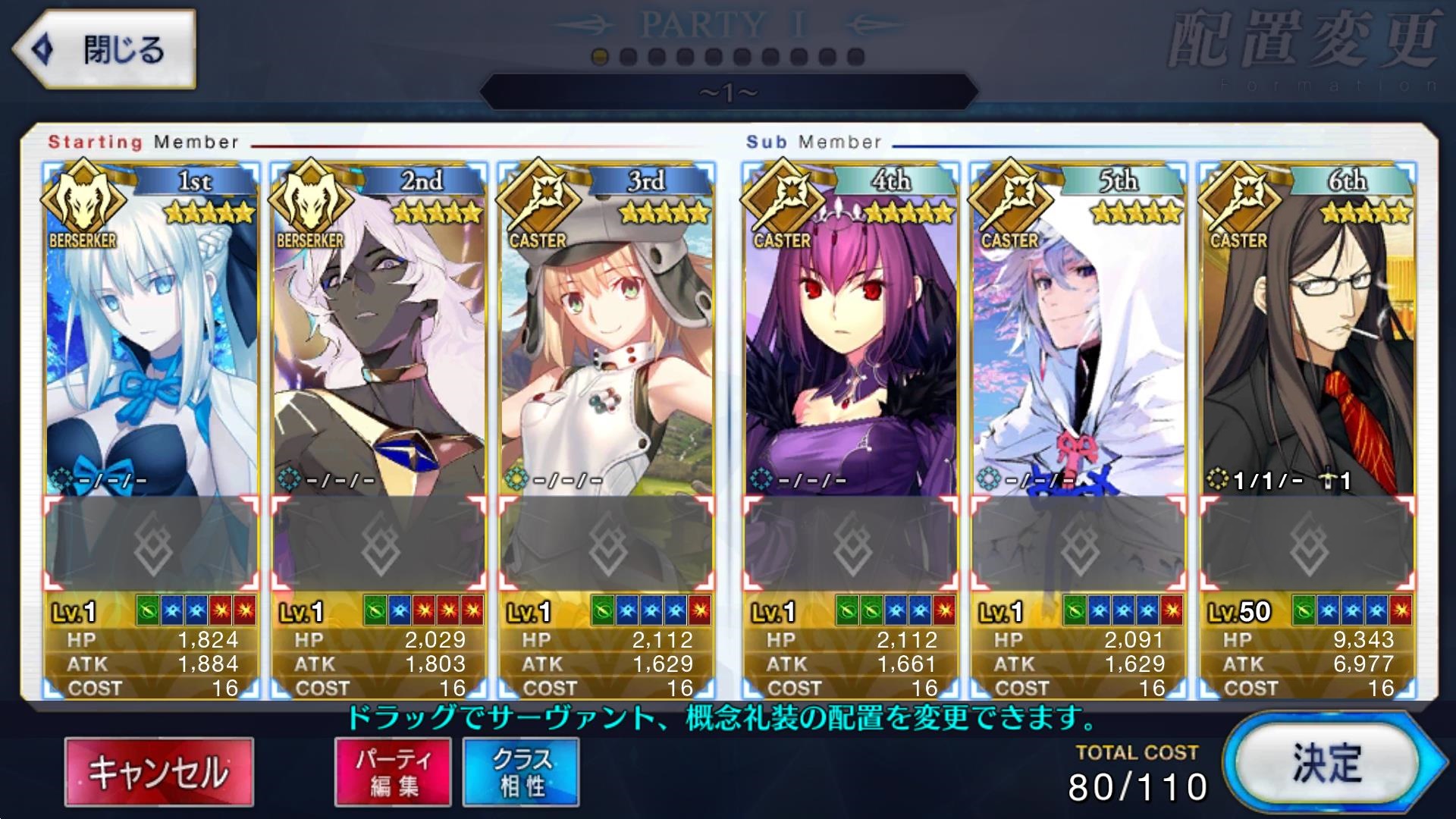Image resolution: width=1456 pixels, height=819 pixels.
Task: Cancel changes with the キャンセル button
Action: [159, 772]
